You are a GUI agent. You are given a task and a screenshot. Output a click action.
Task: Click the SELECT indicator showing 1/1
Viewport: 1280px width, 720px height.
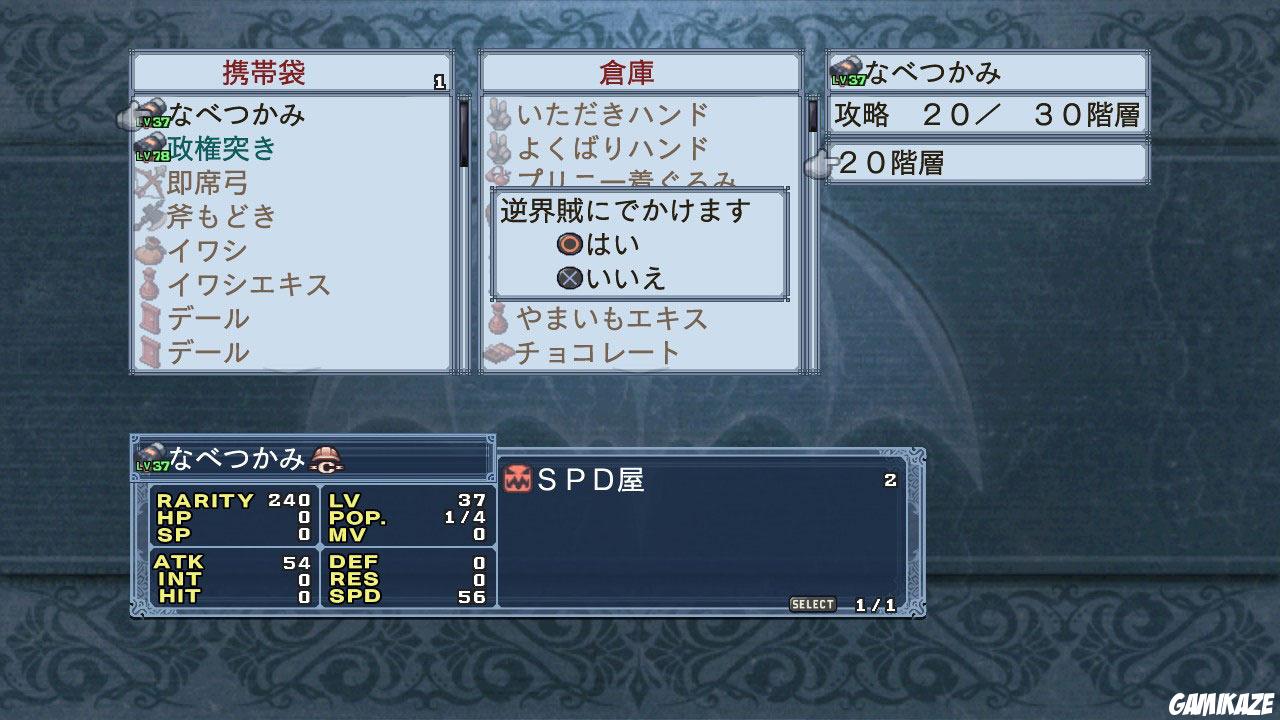[x=812, y=604]
